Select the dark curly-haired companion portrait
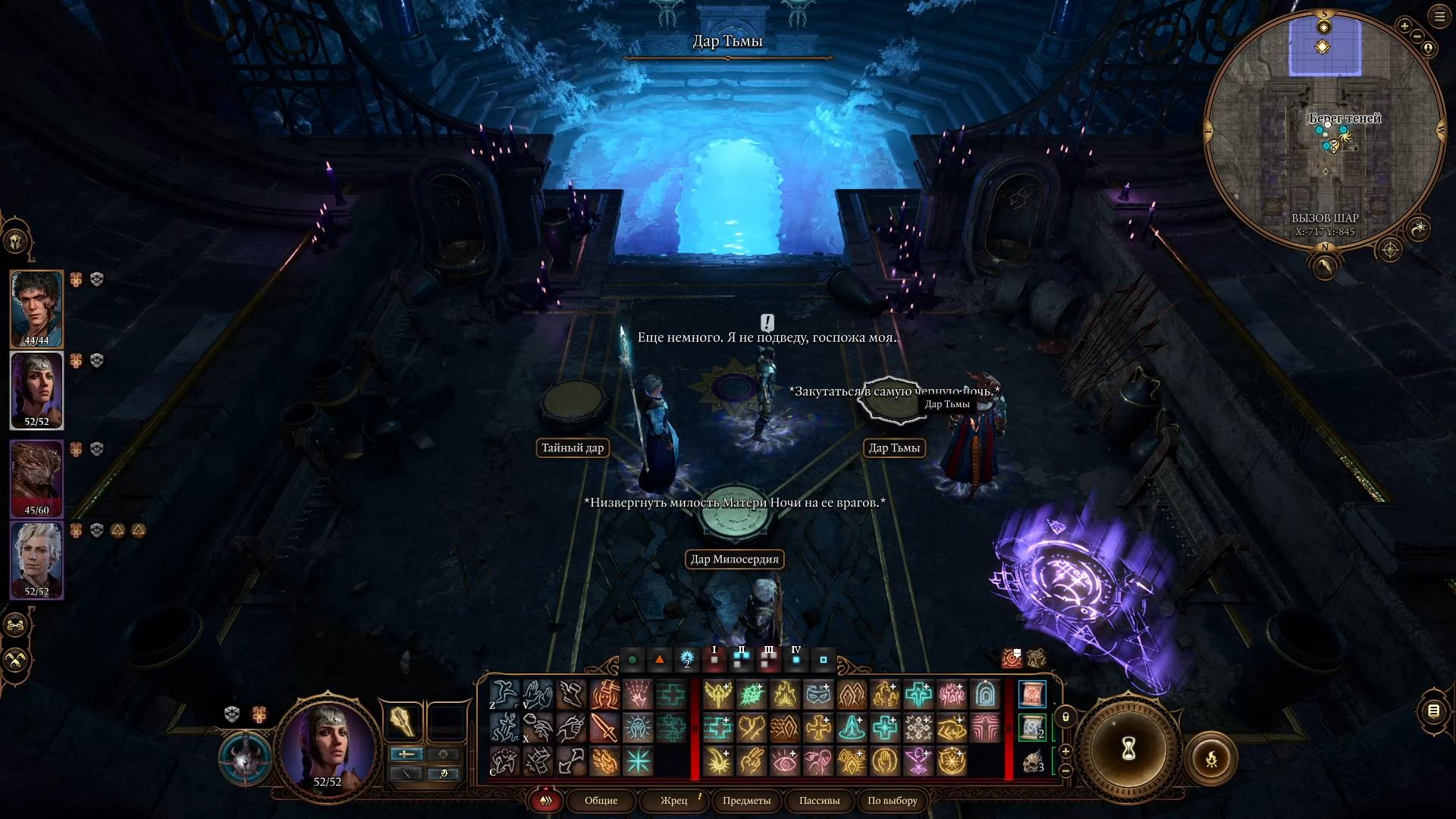1456x819 pixels. point(36,307)
